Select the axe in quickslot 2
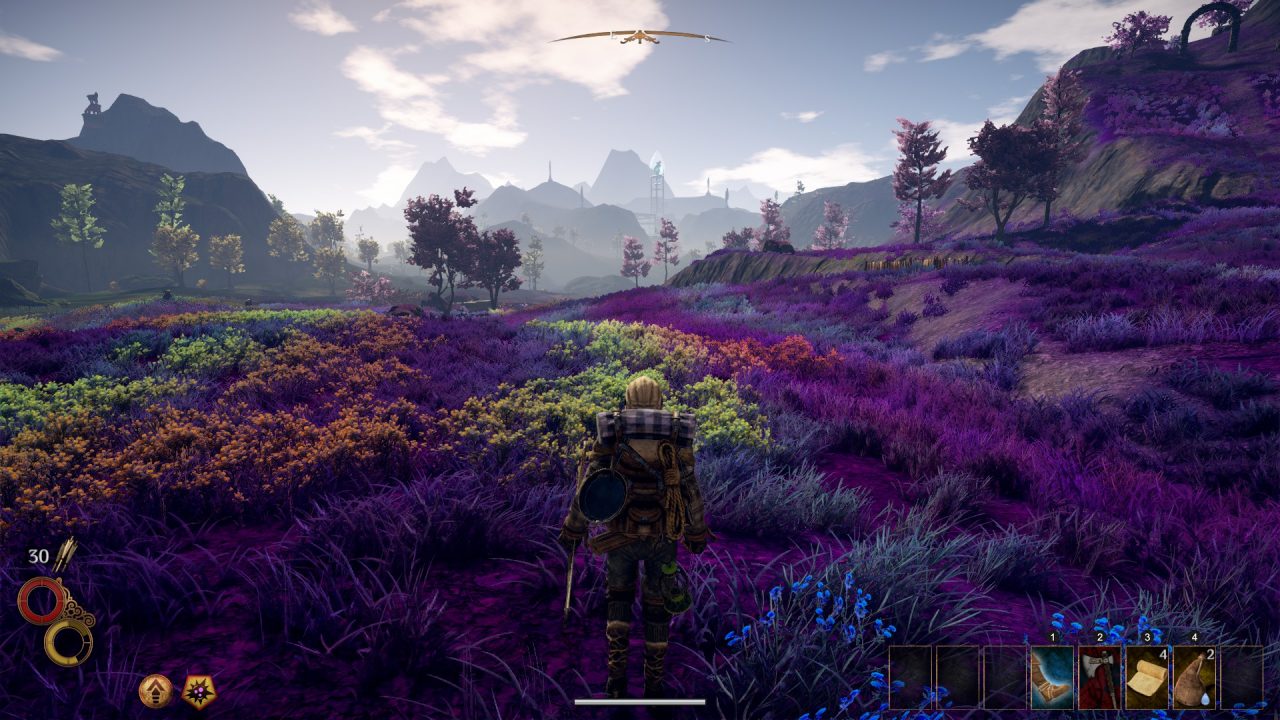Screen dimensions: 1280x720 point(1099,678)
